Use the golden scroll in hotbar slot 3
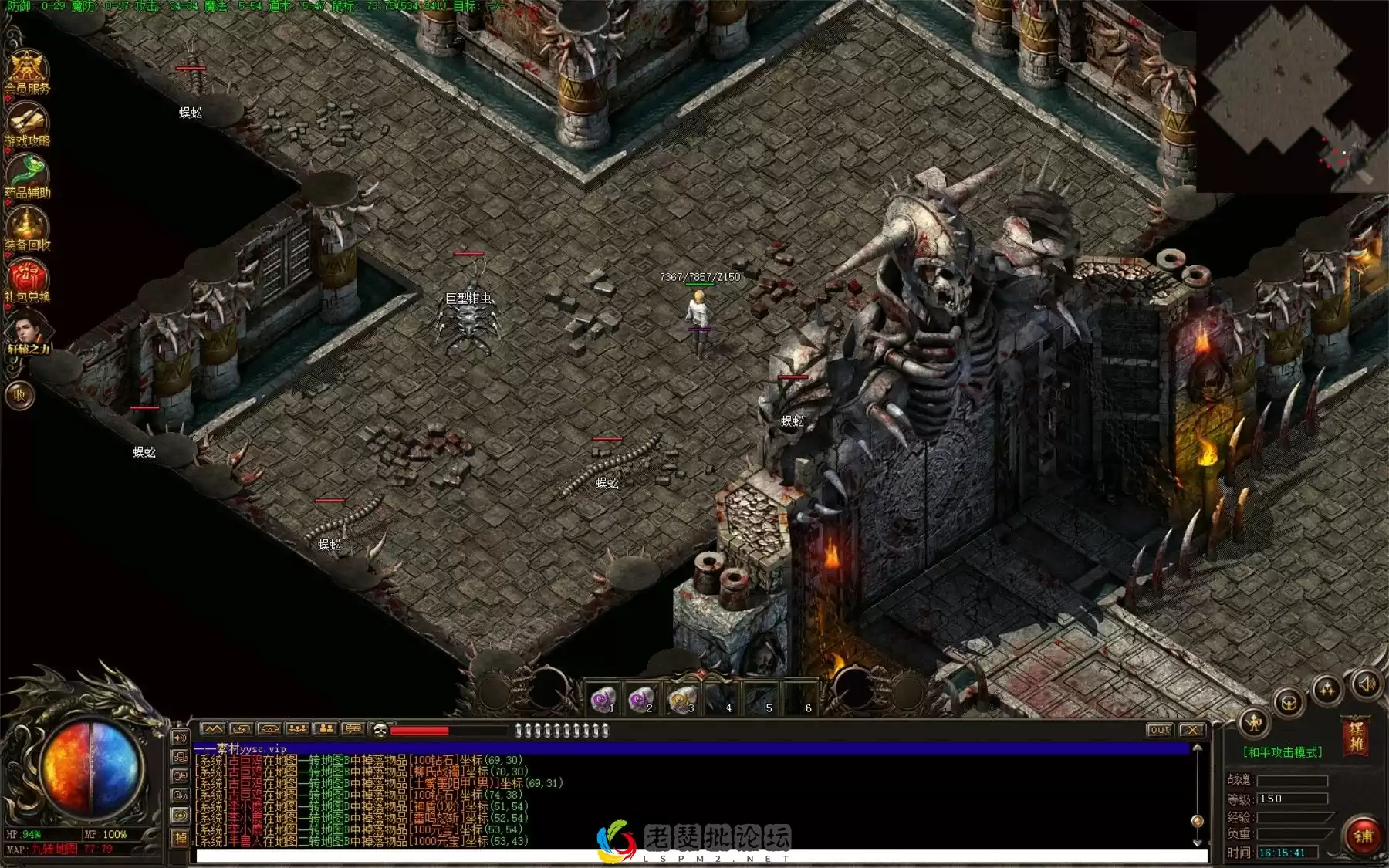This screenshot has height=868, width=1389. [x=681, y=700]
